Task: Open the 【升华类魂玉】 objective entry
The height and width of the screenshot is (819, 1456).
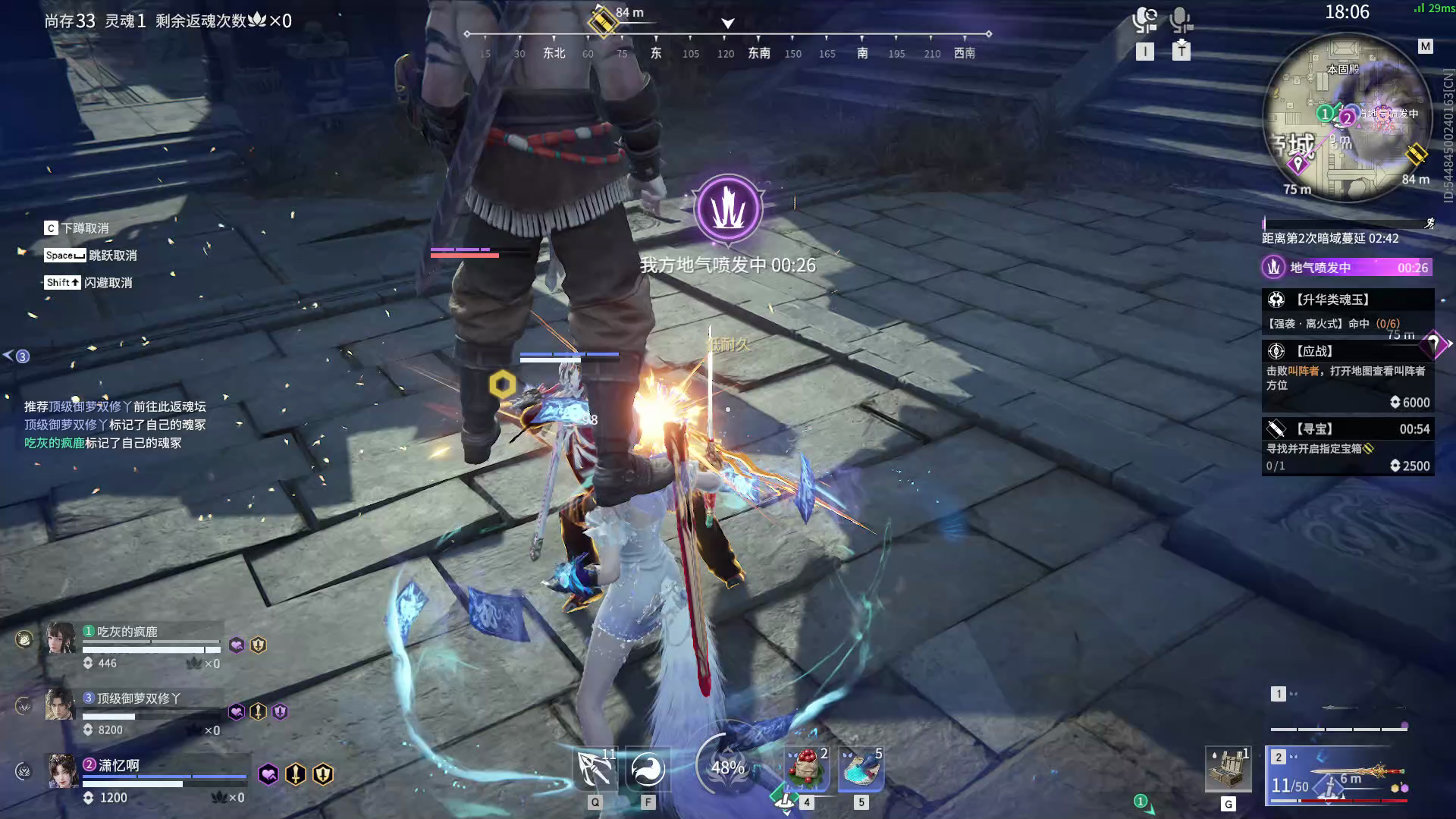Action: tap(1347, 311)
